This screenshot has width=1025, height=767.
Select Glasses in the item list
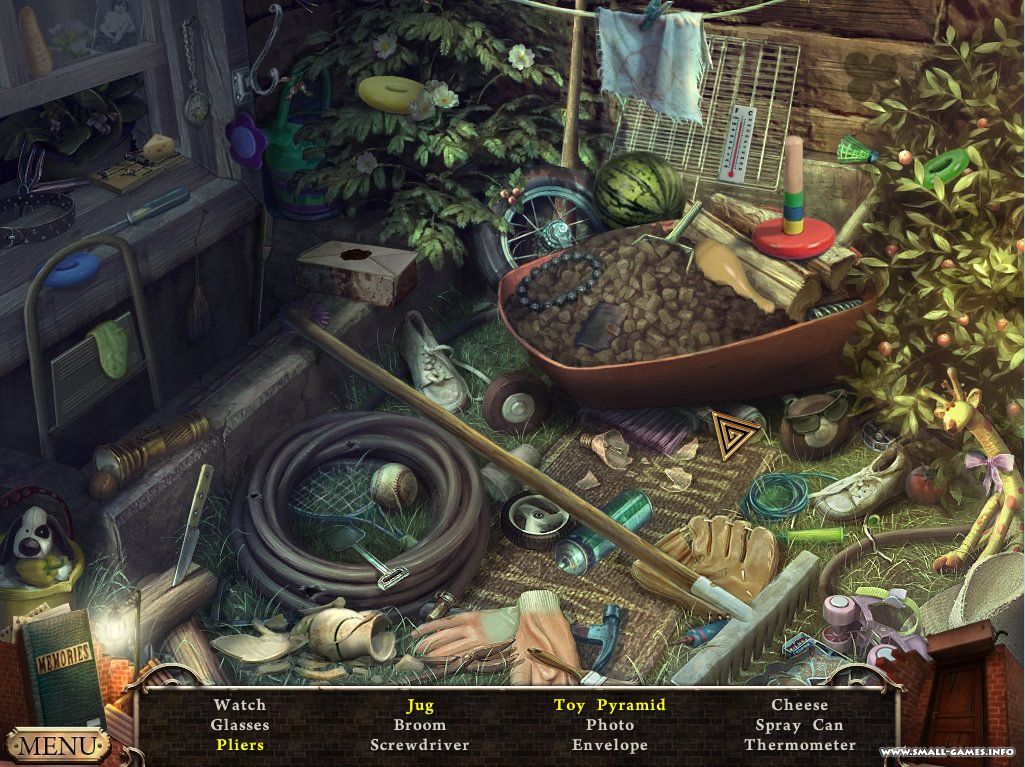pyautogui.click(x=239, y=725)
